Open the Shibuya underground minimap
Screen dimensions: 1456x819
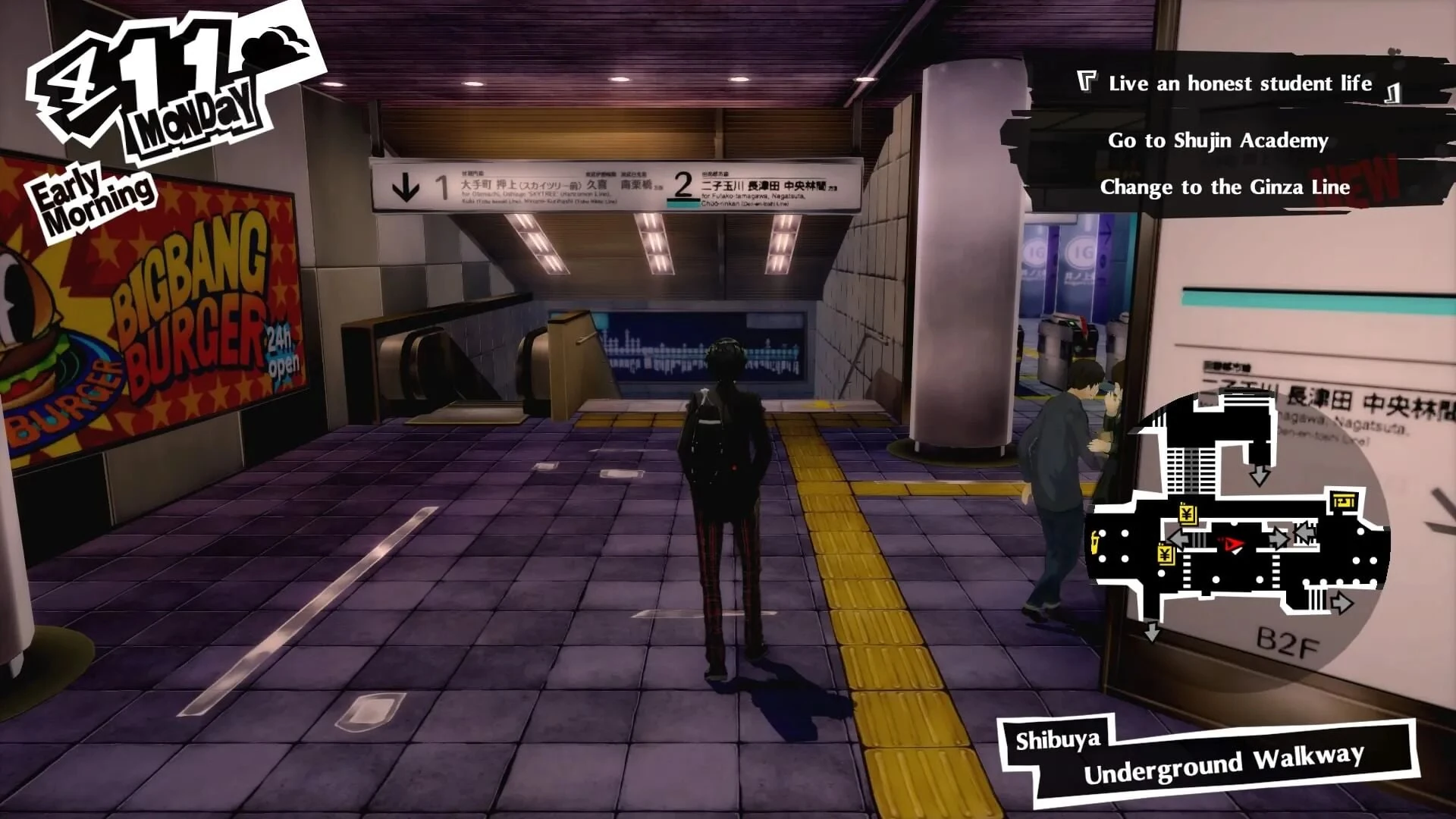point(1236,531)
